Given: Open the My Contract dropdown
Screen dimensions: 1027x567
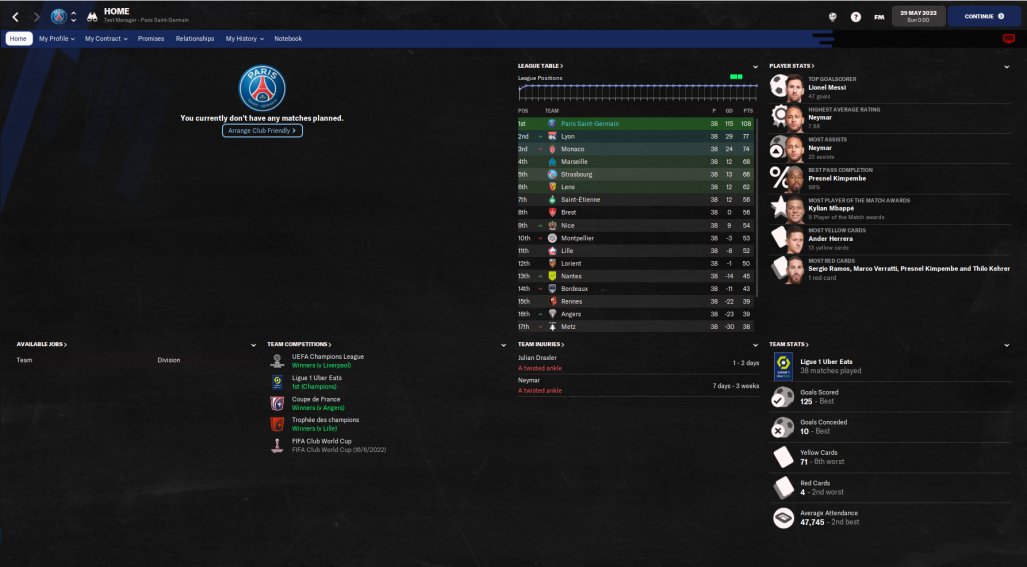Looking at the screenshot, I should [x=105, y=39].
